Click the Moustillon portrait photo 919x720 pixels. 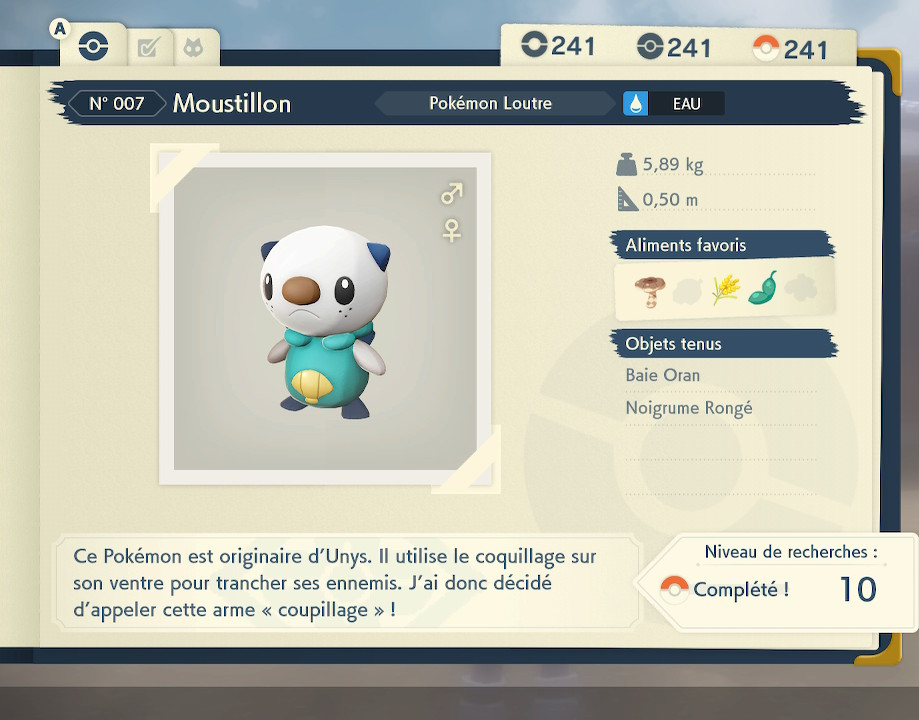325,318
